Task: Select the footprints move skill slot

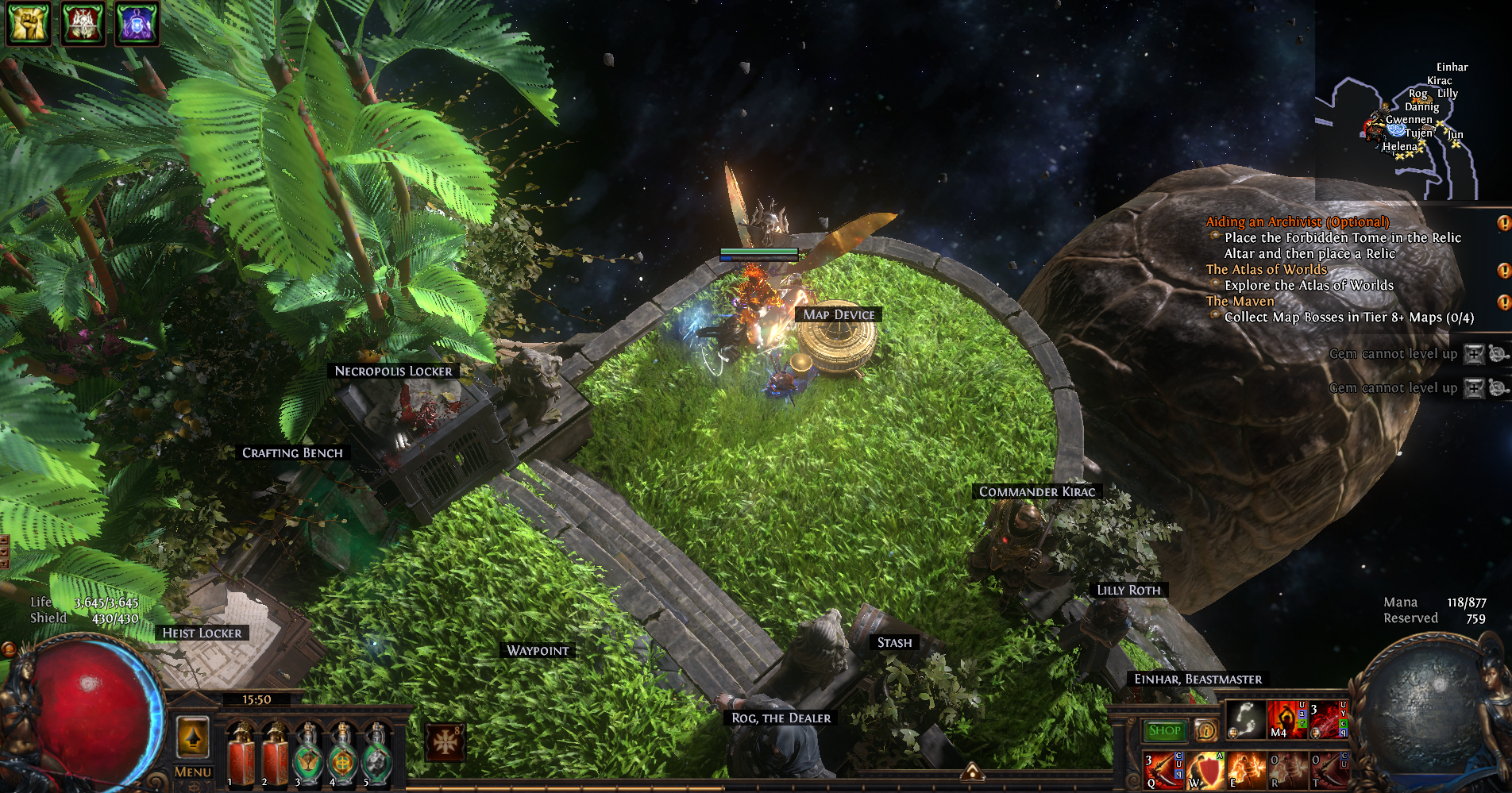Action: 1245,720
